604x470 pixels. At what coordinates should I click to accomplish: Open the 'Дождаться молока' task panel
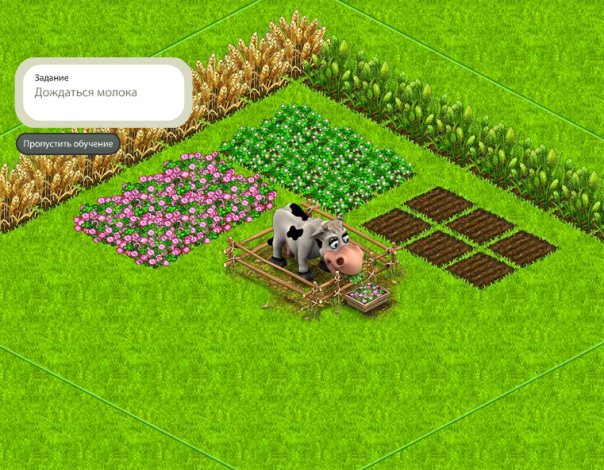coord(103,91)
